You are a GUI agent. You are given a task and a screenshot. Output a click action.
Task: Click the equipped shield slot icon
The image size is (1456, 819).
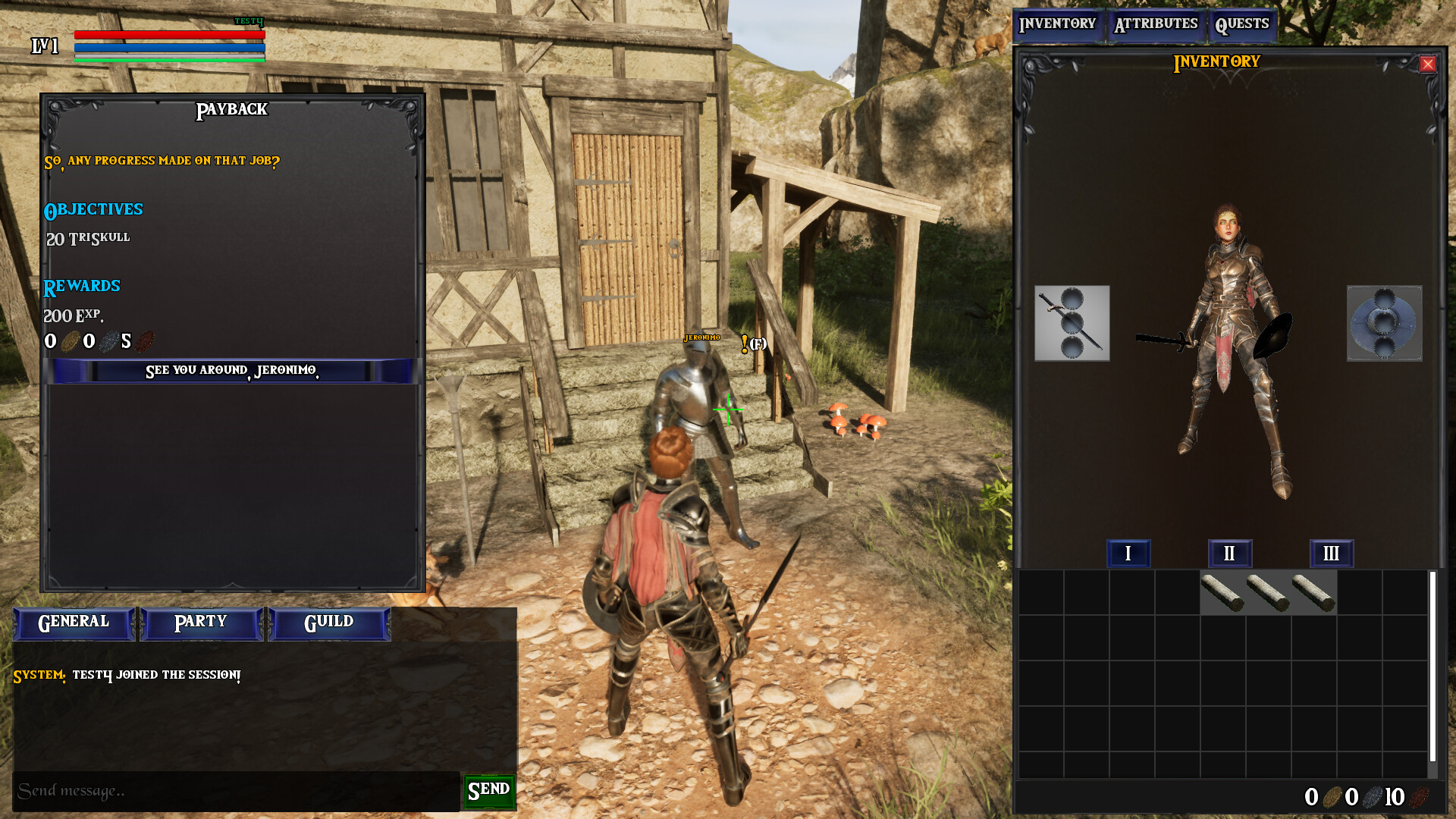(x=1385, y=324)
